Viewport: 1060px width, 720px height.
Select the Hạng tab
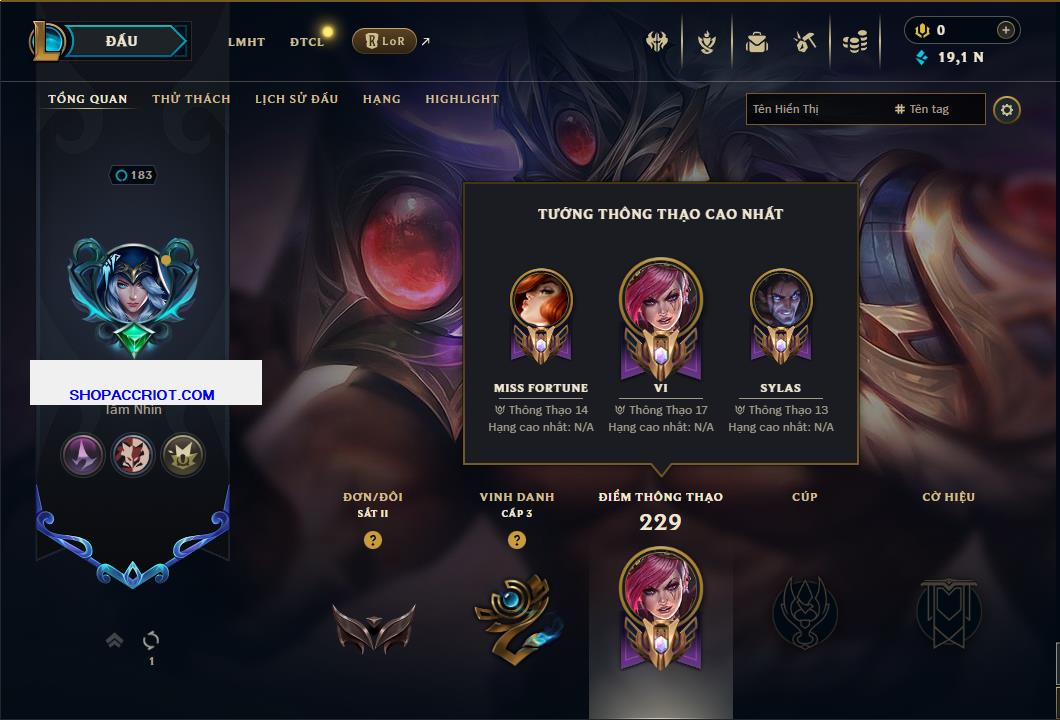[381, 99]
